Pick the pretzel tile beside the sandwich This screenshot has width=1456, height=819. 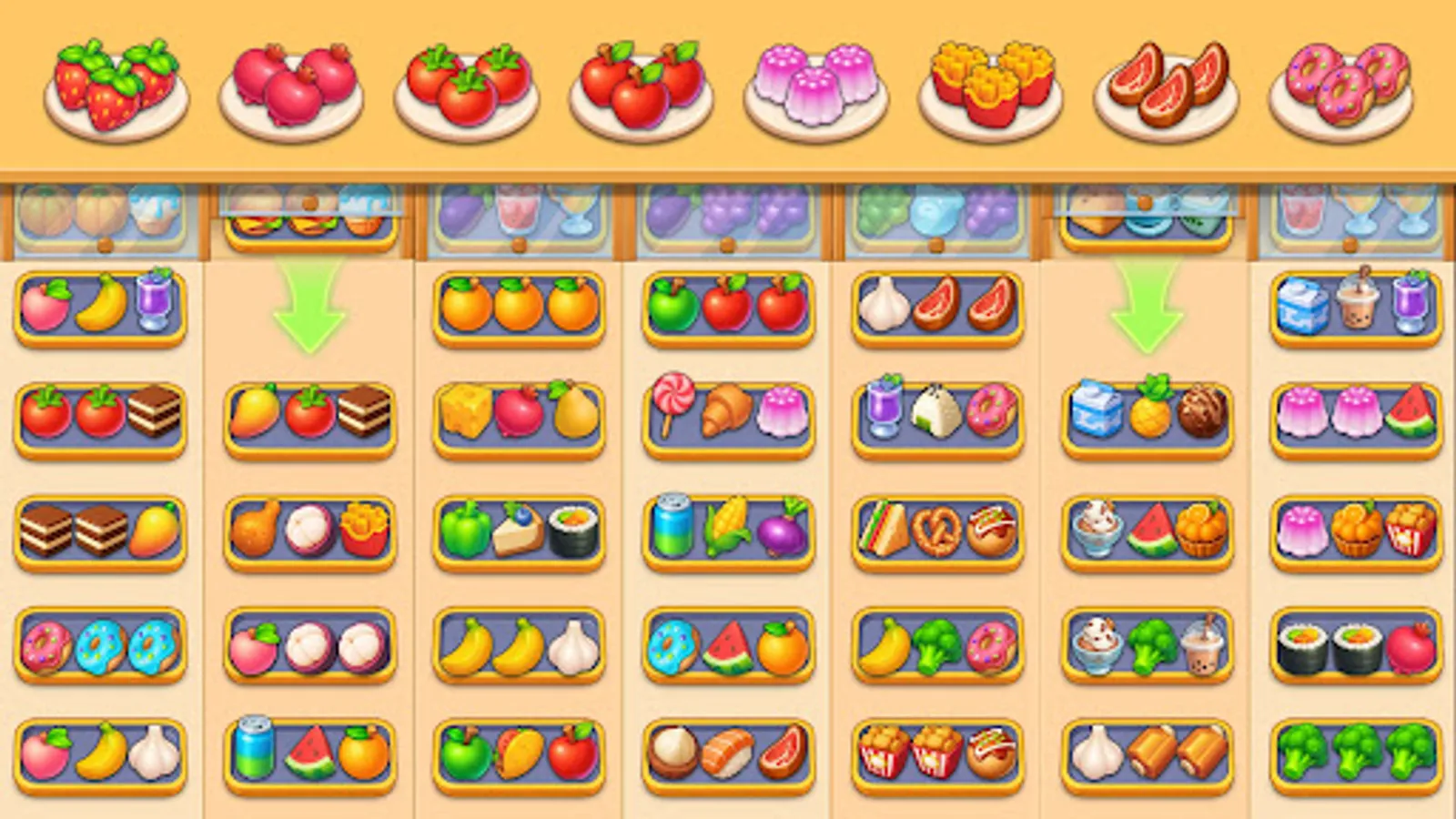(937, 532)
